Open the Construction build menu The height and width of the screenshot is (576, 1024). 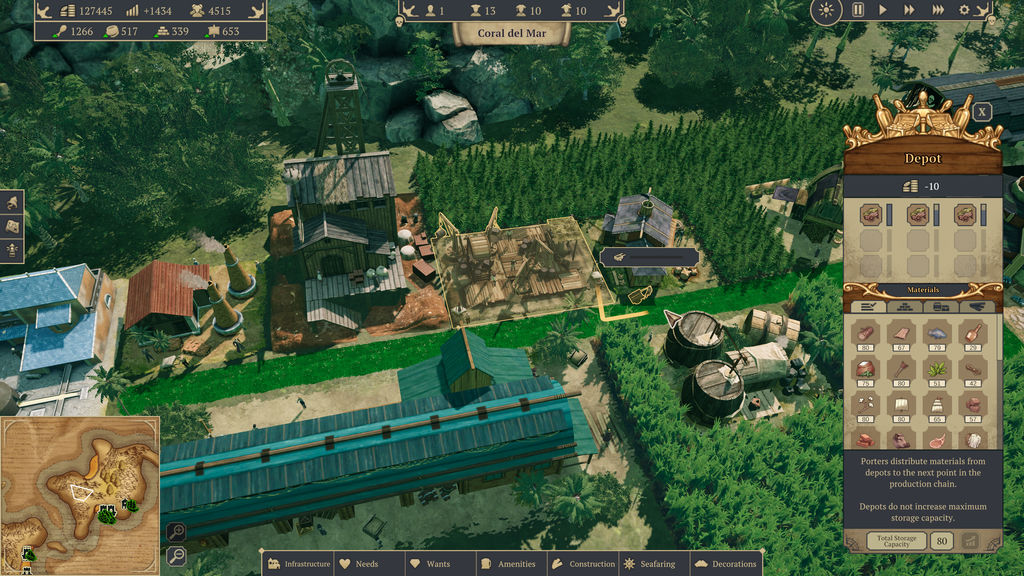coord(583,564)
